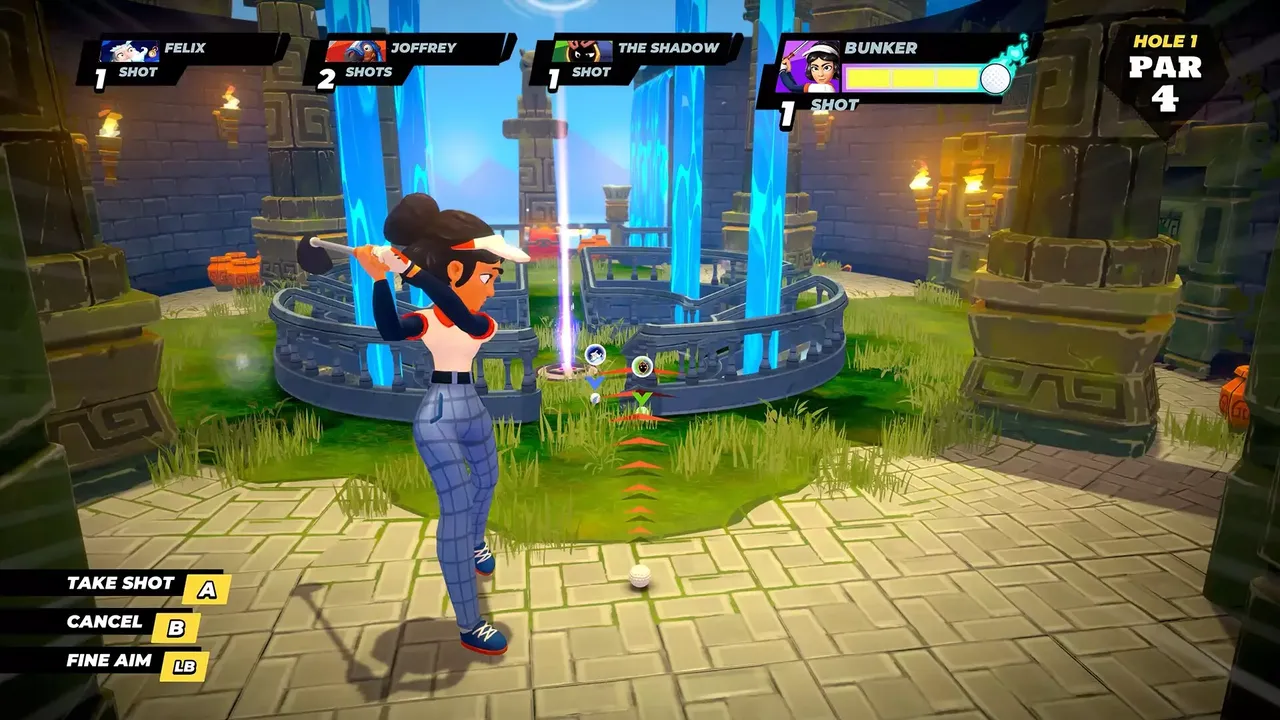Click The Shadow's floating field marker icon

(x=642, y=368)
